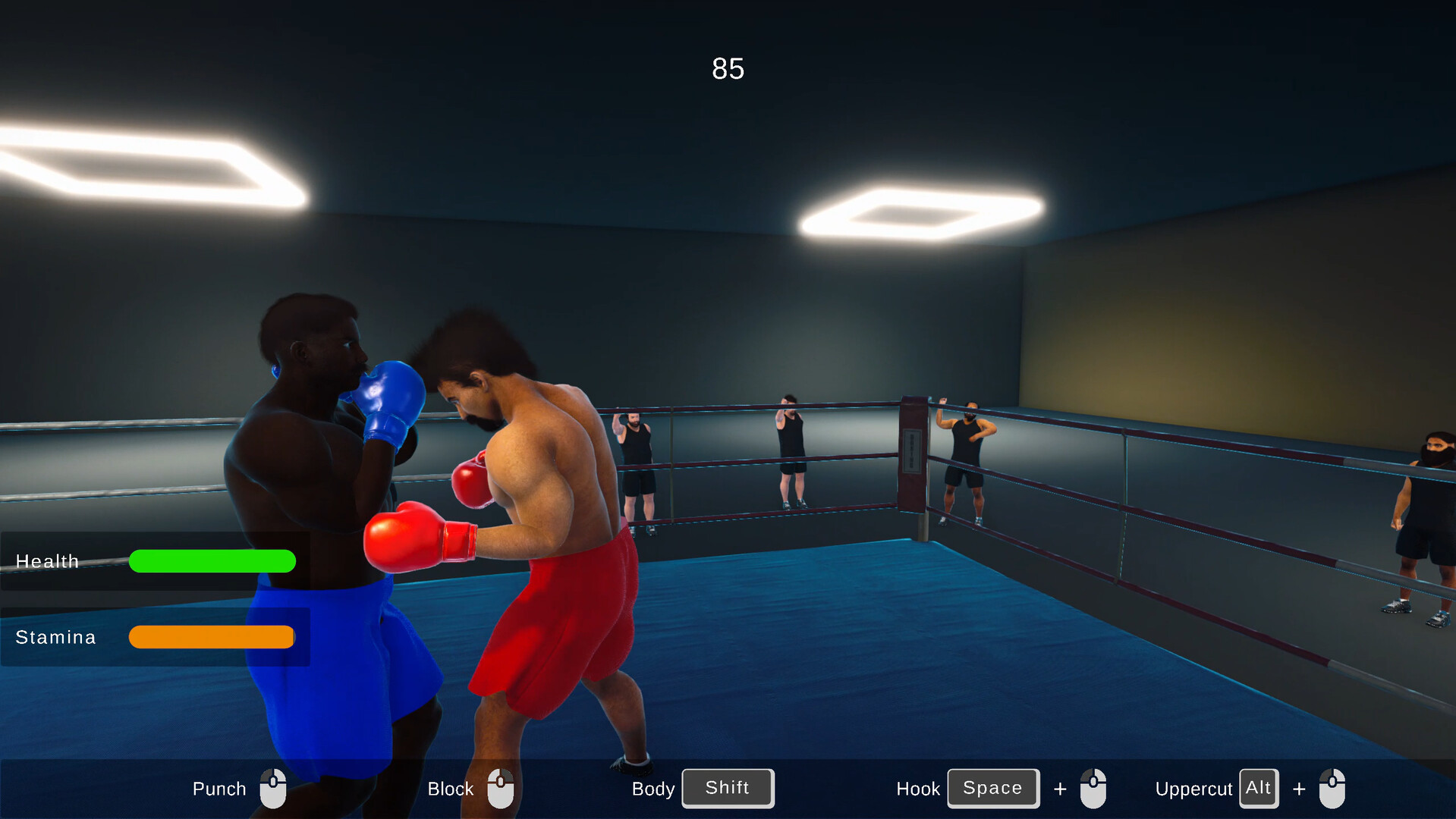
Task: Click the Shift key indicator beside Body
Action: click(x=727, y=788)
